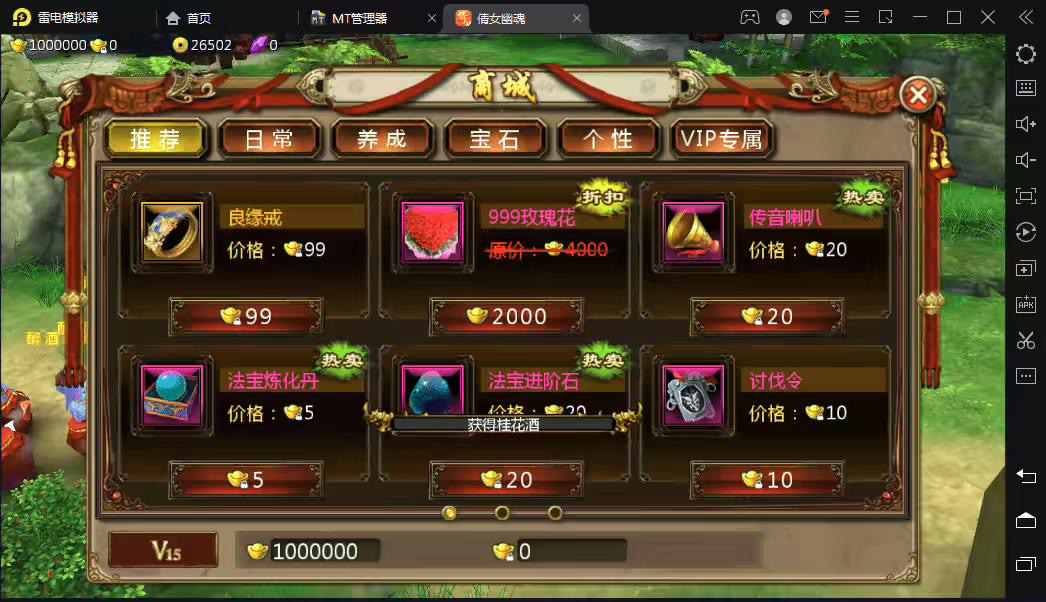Select the 法宝炼化丹 orb icon
Screen dimensions: 1046x602
(172, 396)
